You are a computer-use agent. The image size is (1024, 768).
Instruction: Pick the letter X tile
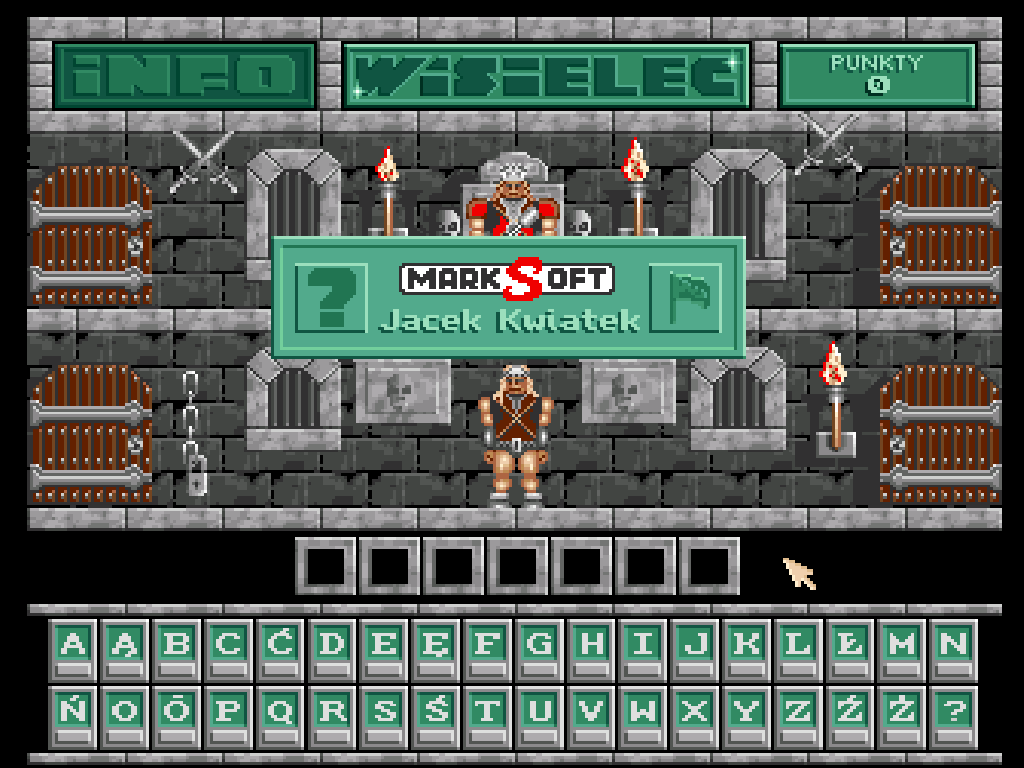click(x=696, y=714)
